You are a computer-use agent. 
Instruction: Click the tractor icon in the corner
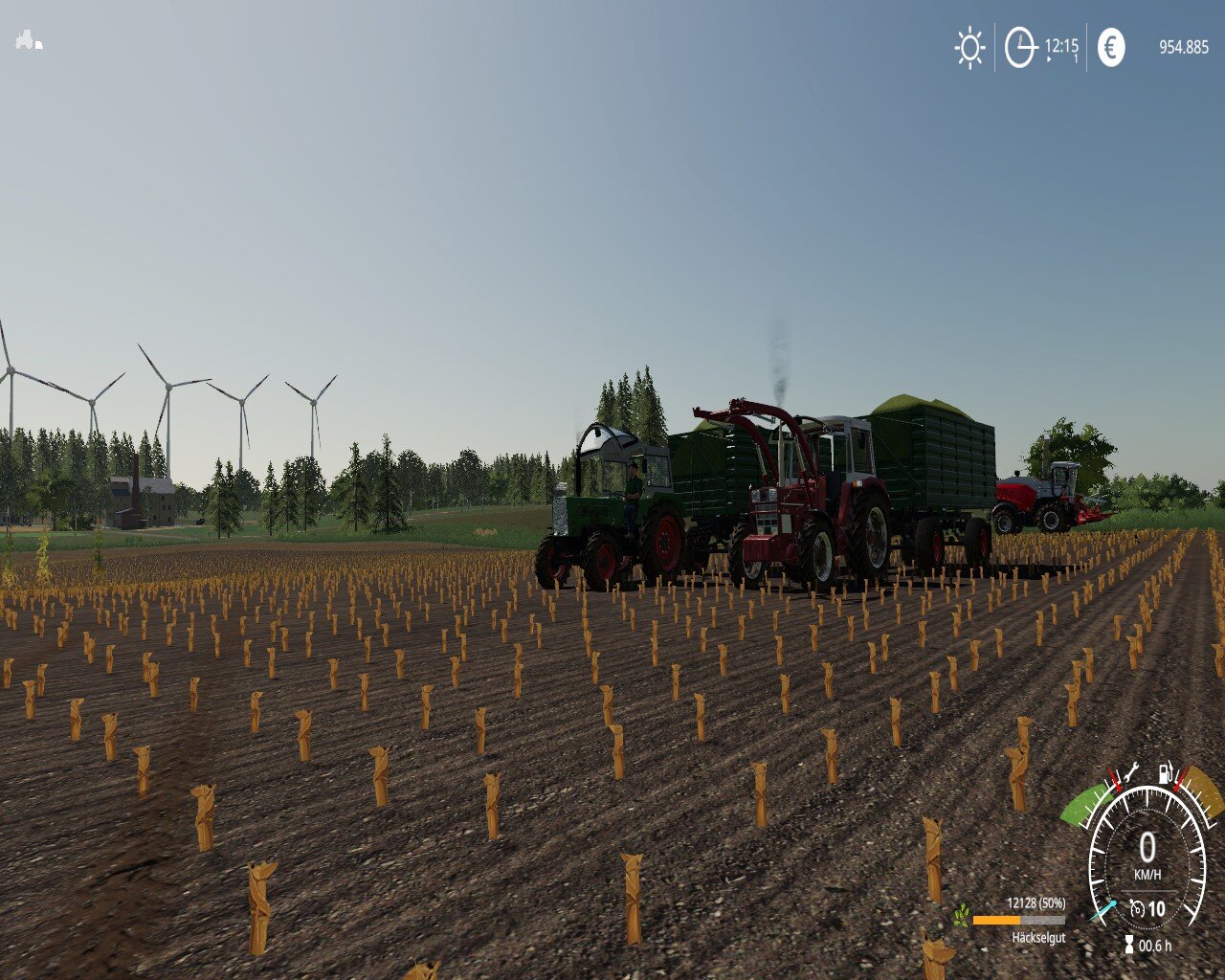pyautogui.click(x=29, y=40)
